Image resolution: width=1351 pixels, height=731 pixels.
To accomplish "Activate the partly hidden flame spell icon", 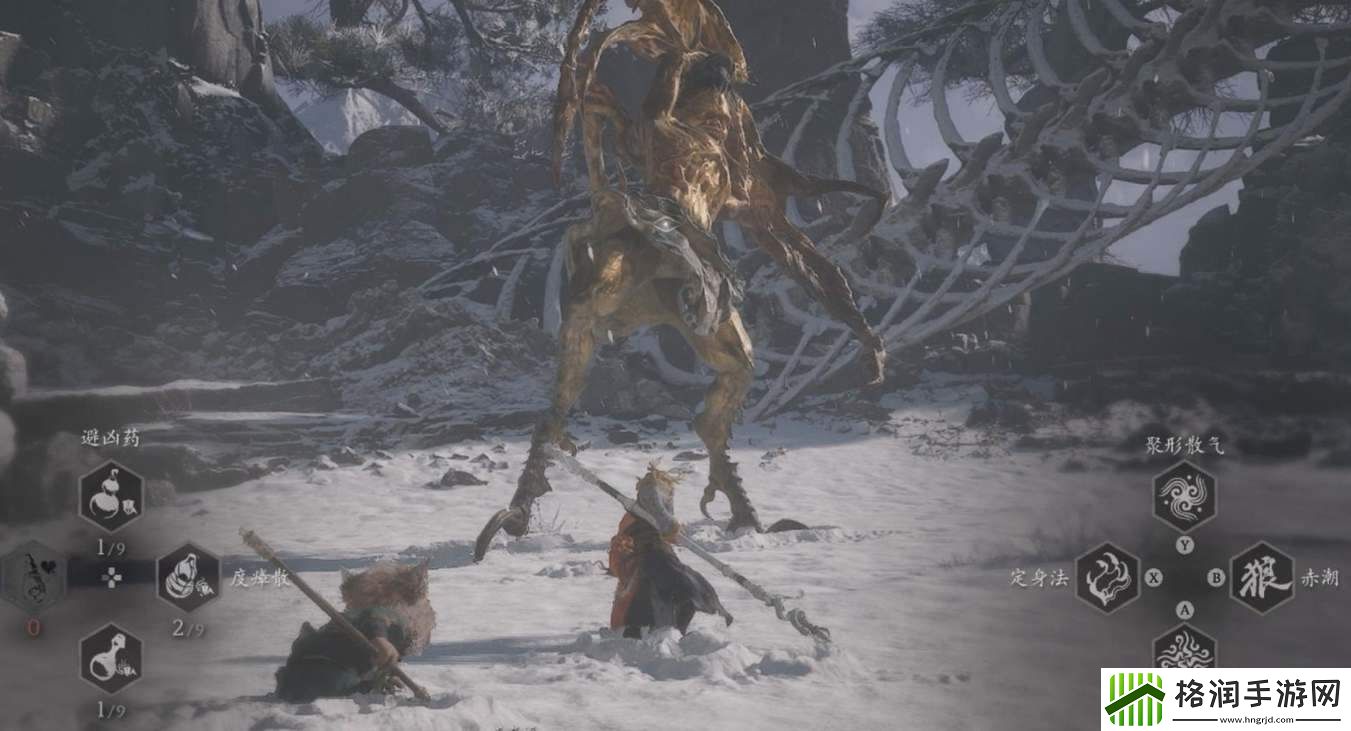I will pos(1185,648).
